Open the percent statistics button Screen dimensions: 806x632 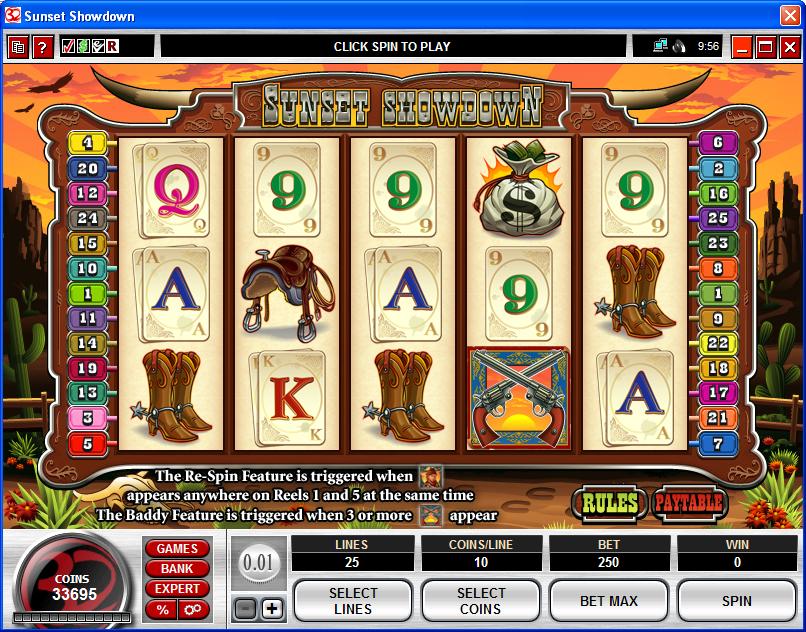coord(161,609)
